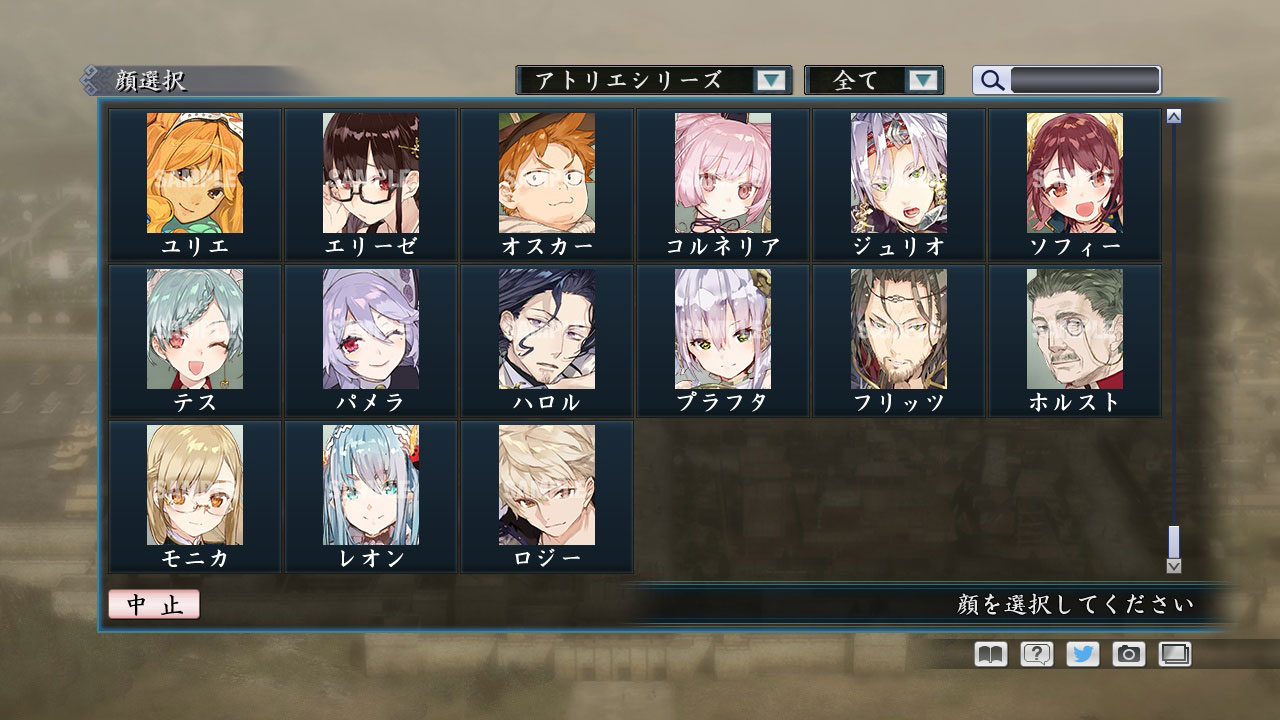Image resolution: width=1280 pixels, height=720 pixels.
Task: Take a screenshot with the camera icon
Action: click(x=1127, y=654)
